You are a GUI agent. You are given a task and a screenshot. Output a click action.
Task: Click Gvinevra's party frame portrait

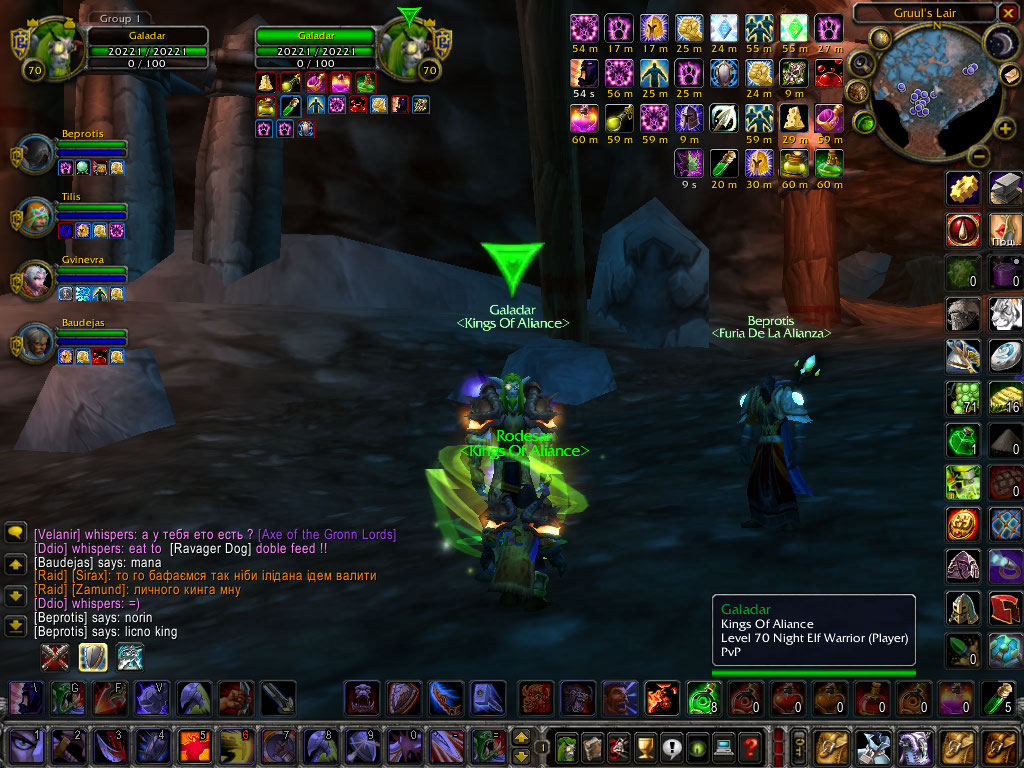[38, 280]
